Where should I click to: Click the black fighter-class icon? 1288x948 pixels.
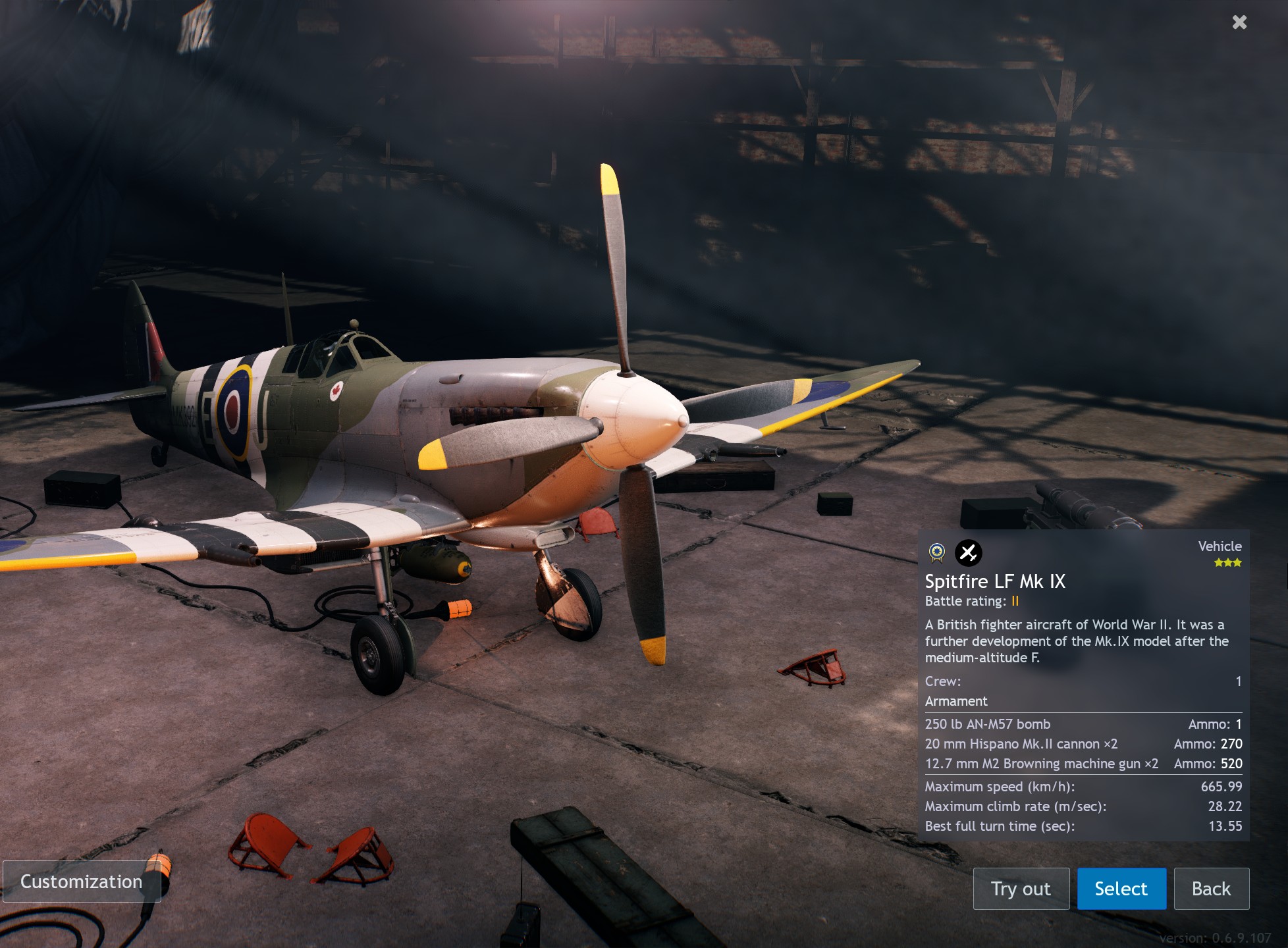tap(968, 553)
